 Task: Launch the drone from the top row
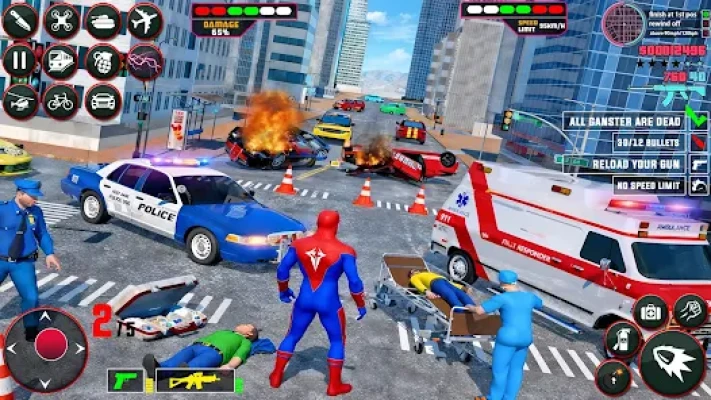click(61, 21)
